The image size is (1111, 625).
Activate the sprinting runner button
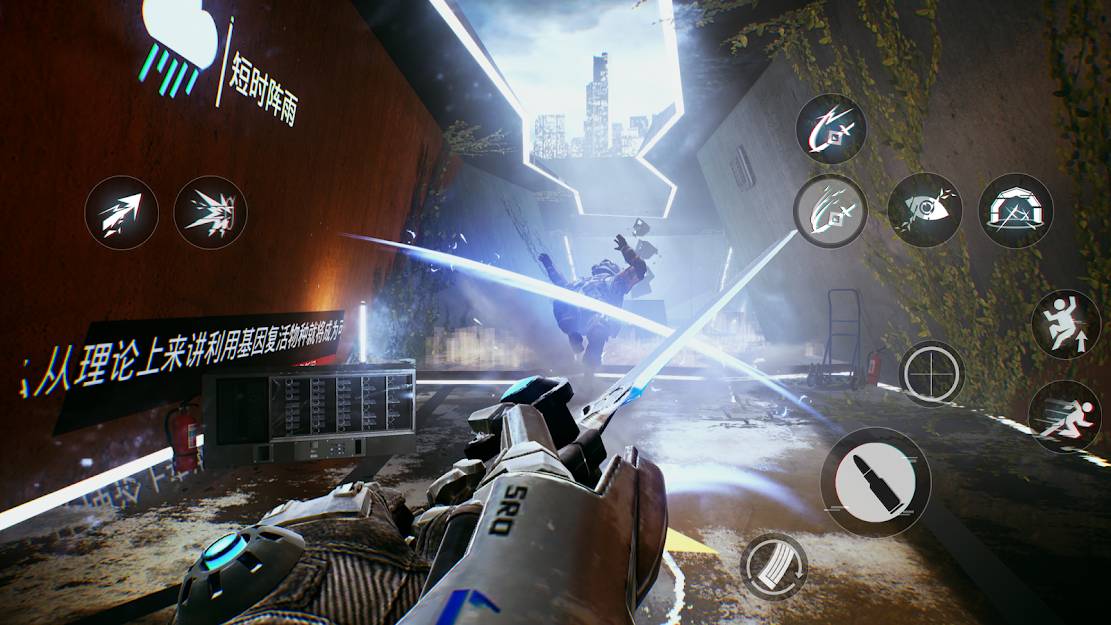point(1064,416)
